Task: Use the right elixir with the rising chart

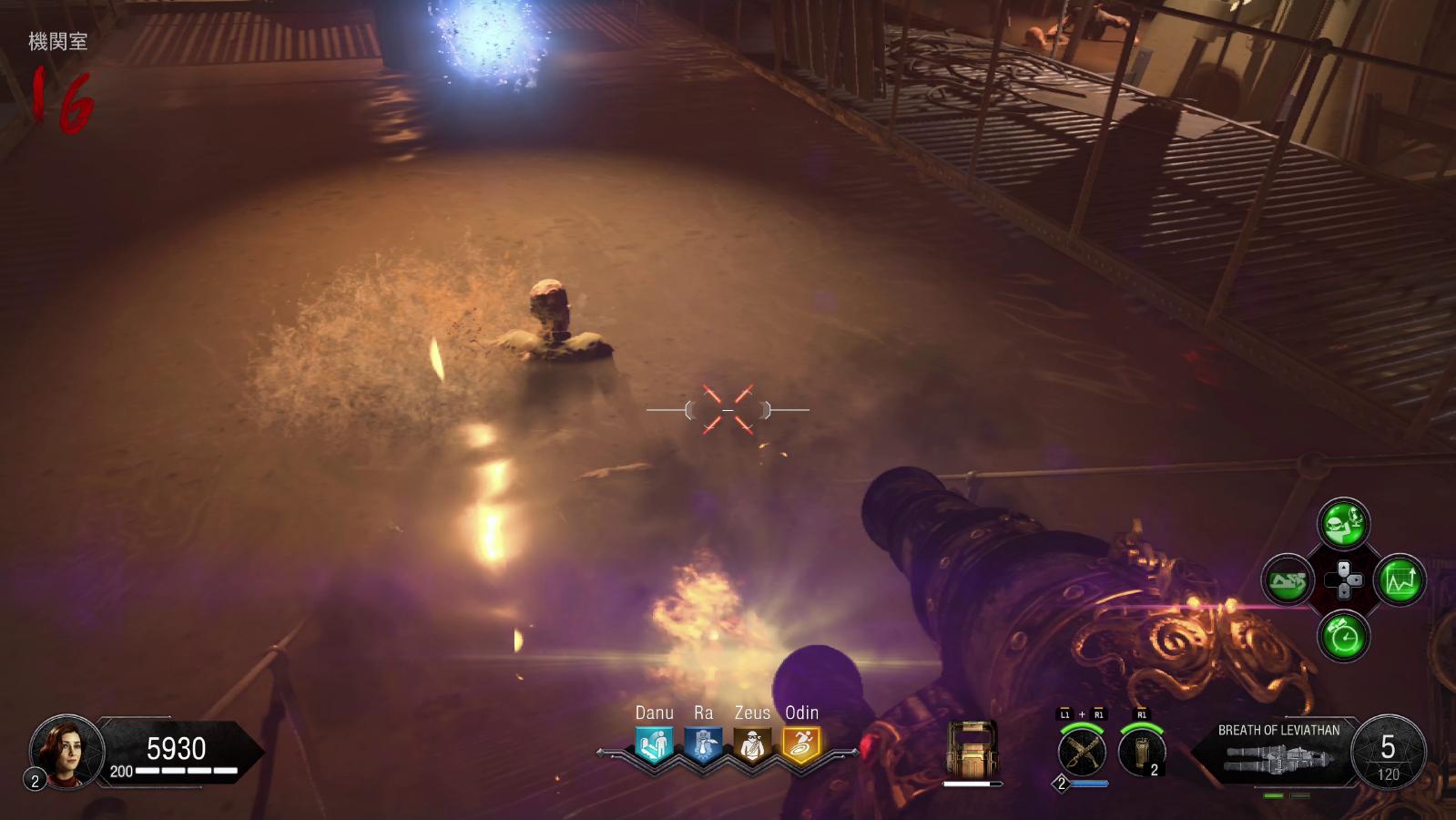Action: (x=1400, y=580)
